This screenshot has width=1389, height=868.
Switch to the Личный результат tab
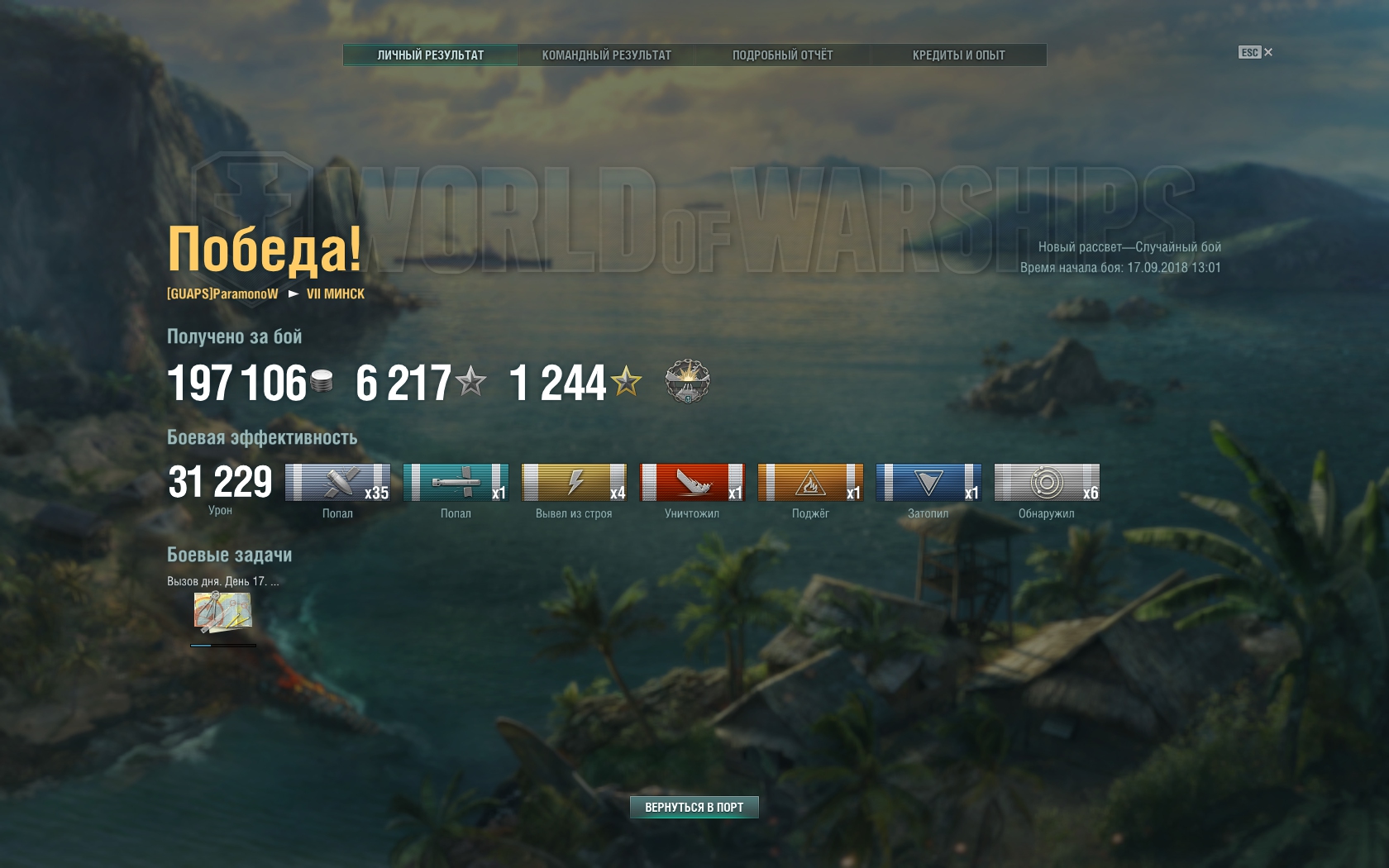pyautogui.click(x=430, y=55)
